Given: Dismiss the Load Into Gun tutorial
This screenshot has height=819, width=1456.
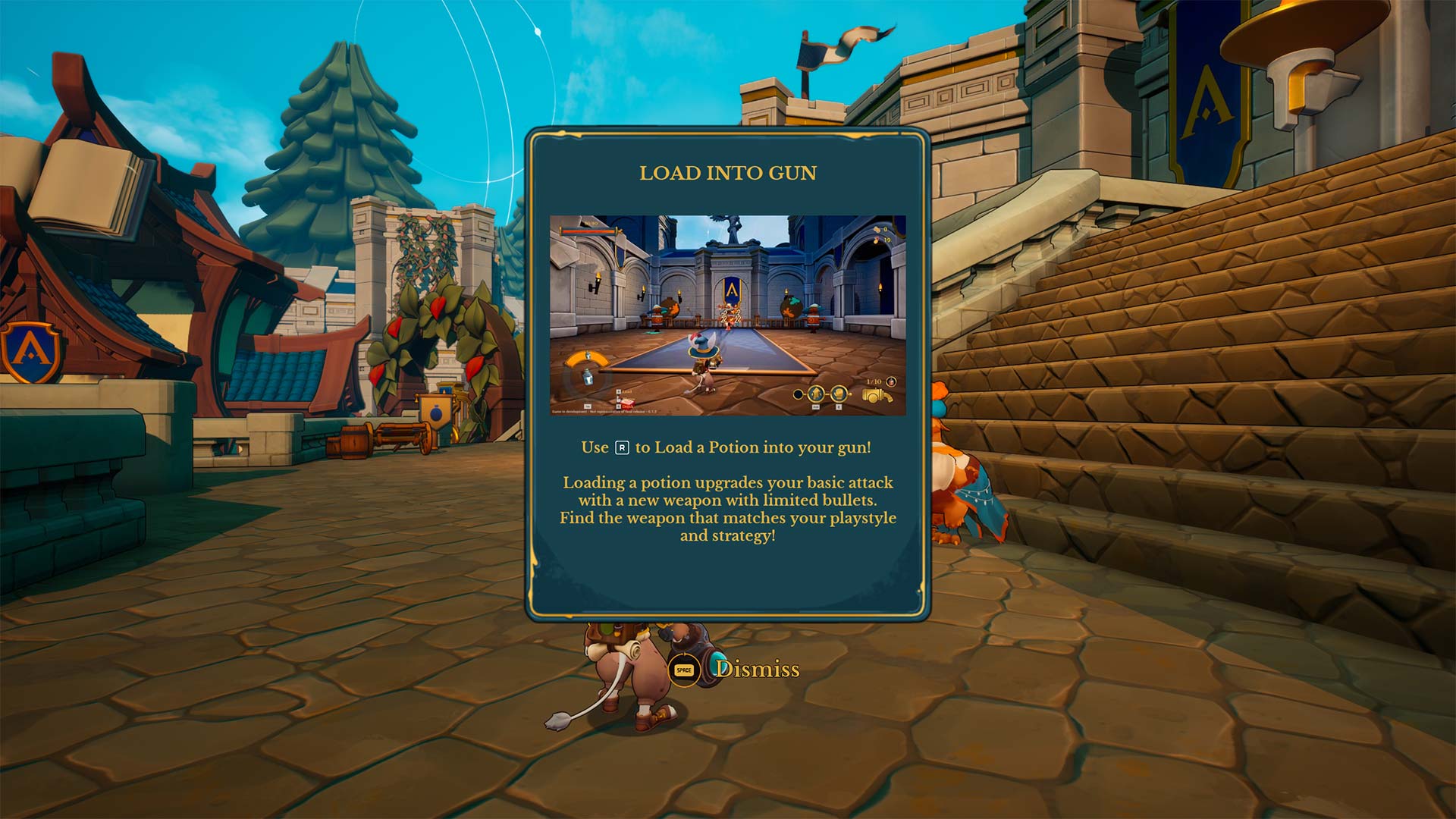Looking at the screenshot, I should click(x=734, y=670).
